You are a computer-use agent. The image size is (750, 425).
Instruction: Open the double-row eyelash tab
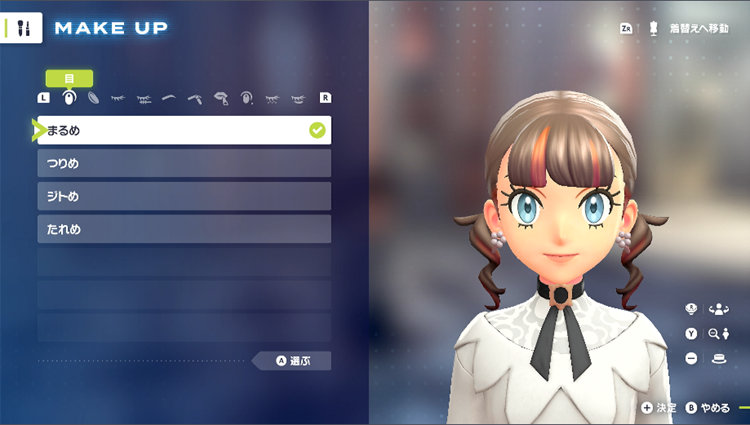click(x=144, y=98)
